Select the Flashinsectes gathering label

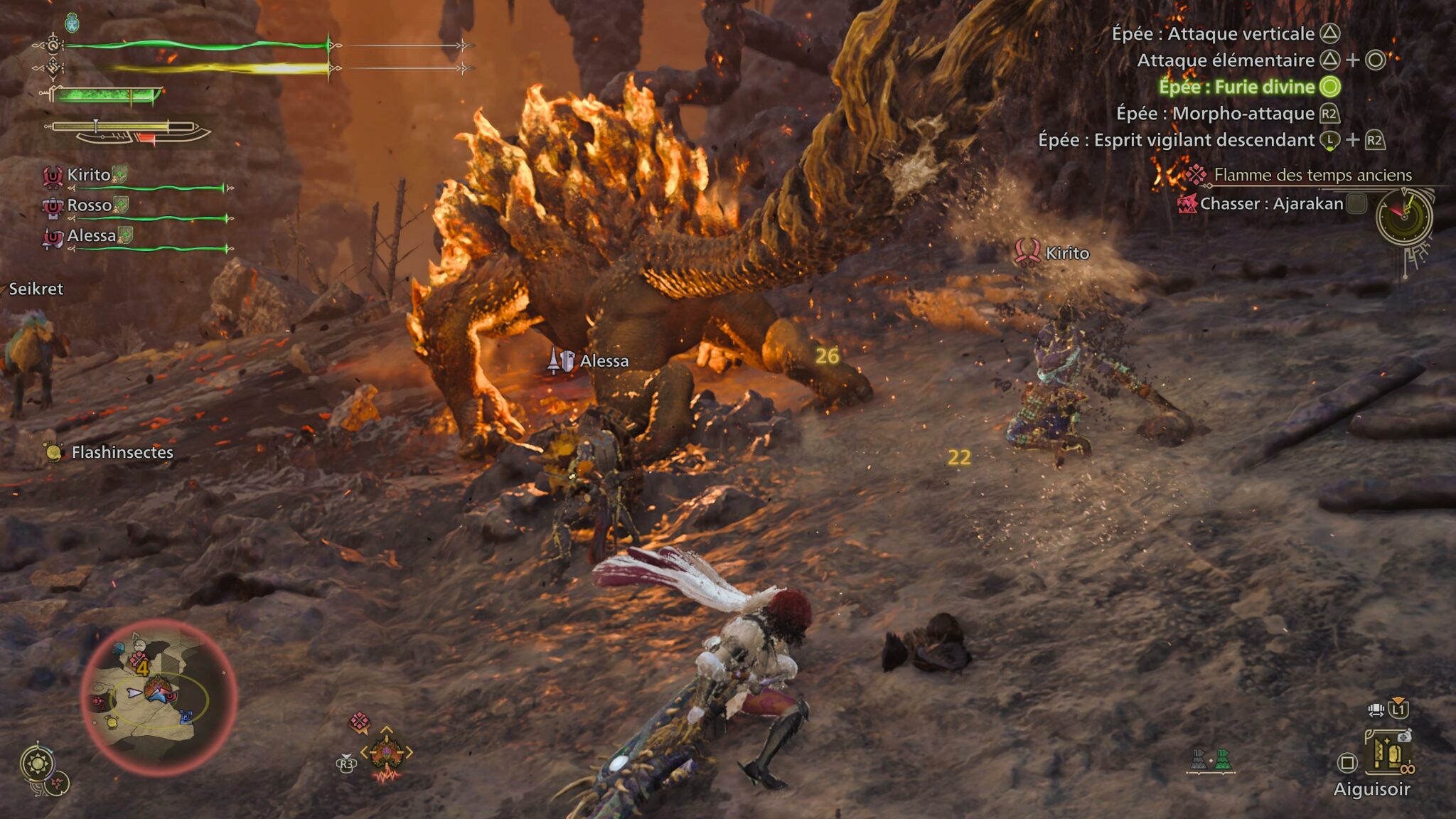122,452
